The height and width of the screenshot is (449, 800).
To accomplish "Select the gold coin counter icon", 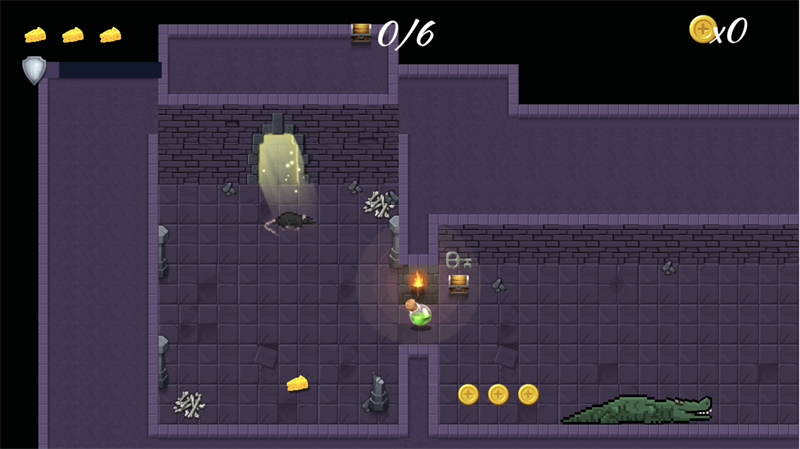I will [703, 30].
